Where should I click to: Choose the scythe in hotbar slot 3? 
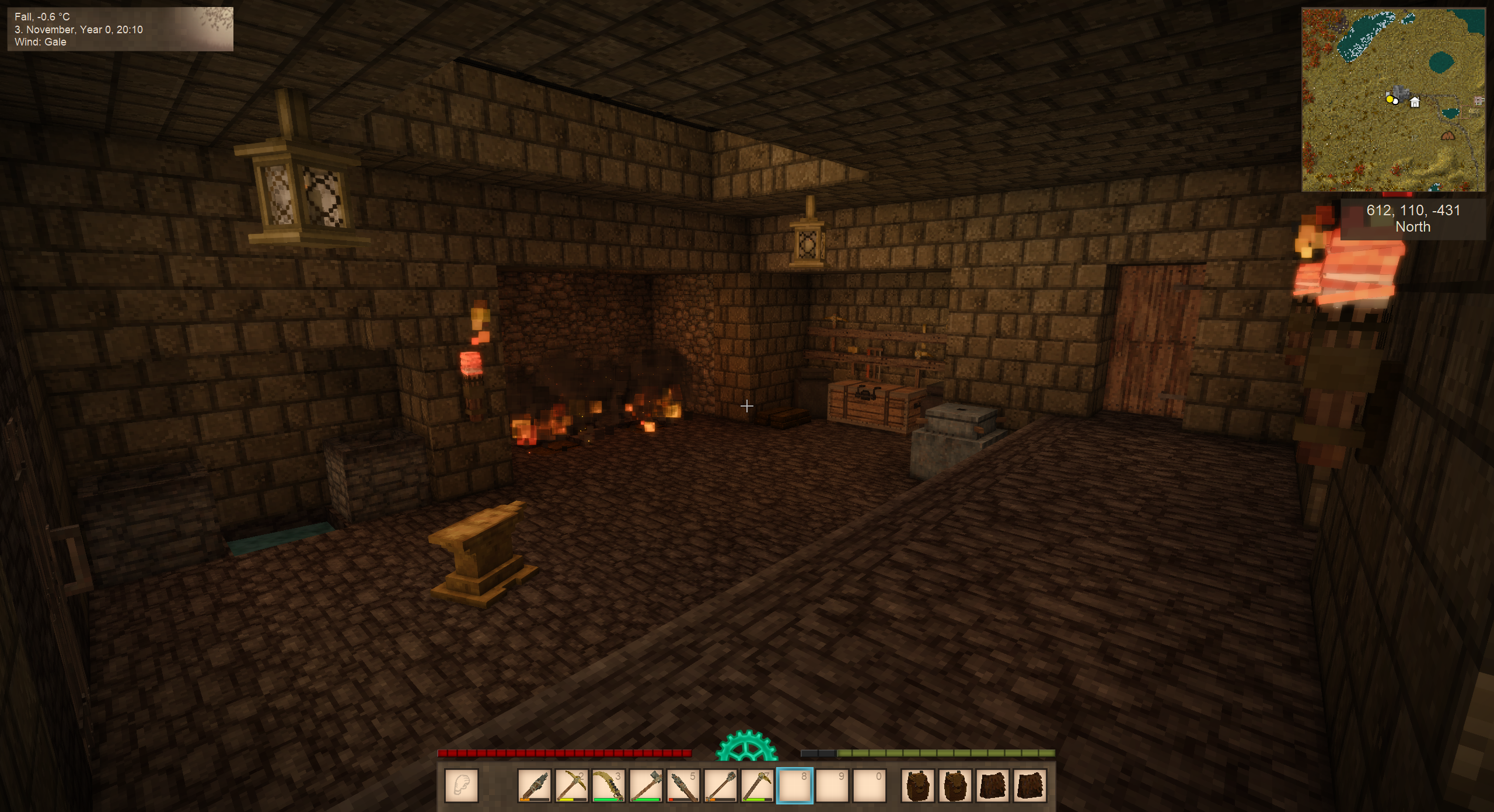pyautogui.click(x=608, y=785)
